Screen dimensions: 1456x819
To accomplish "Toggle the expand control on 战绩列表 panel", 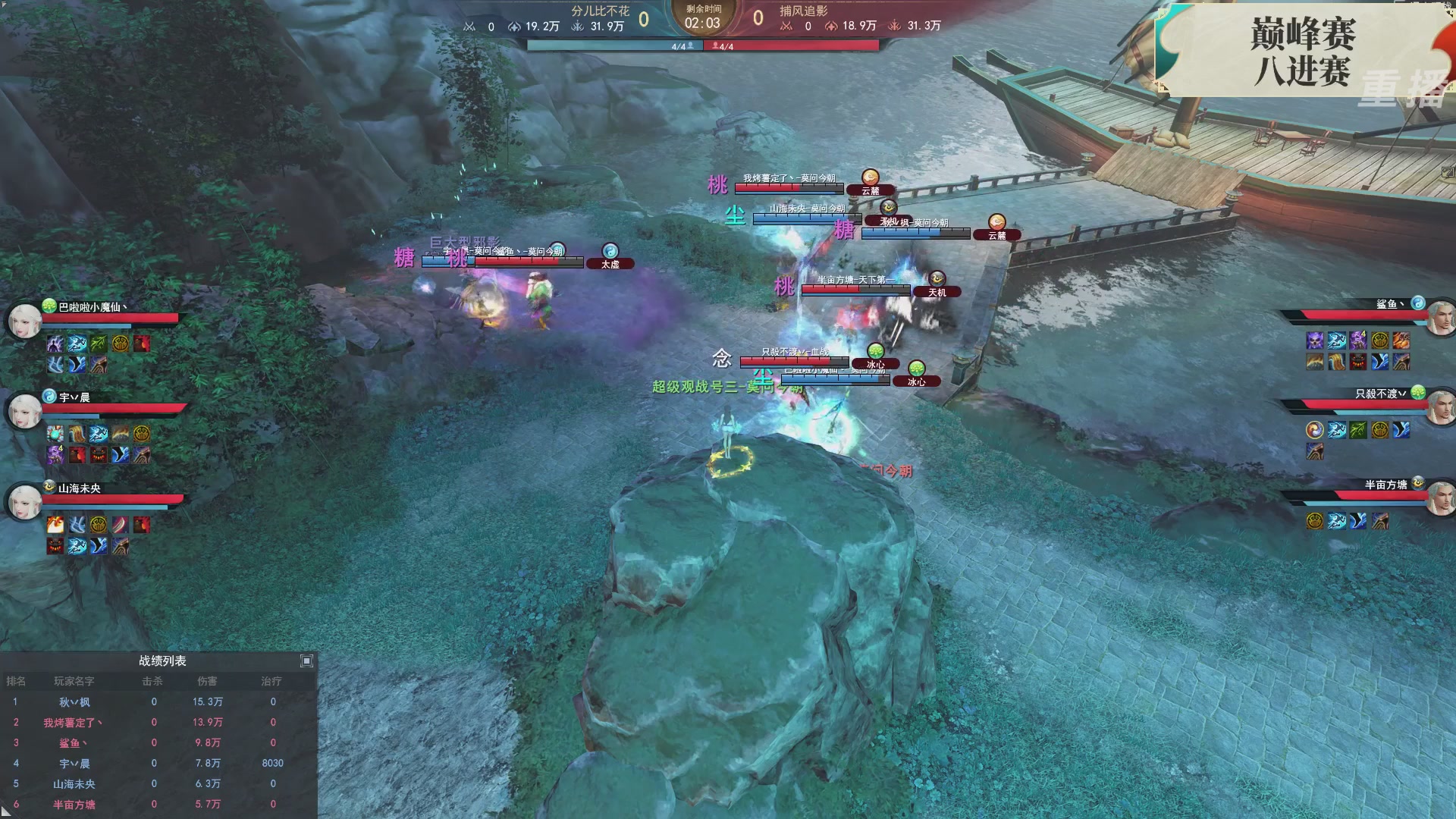I will click(x=307, y=661).
